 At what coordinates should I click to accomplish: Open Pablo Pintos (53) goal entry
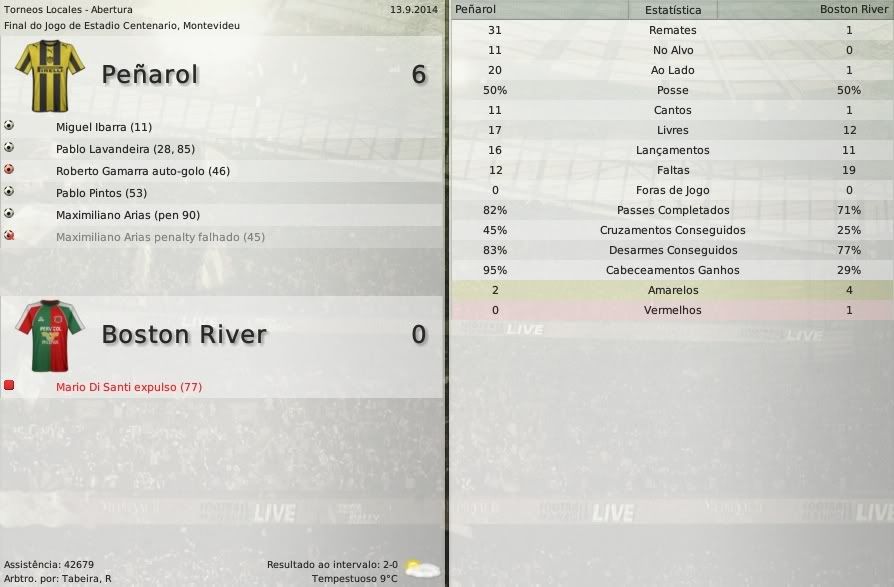tap(101, 193)
